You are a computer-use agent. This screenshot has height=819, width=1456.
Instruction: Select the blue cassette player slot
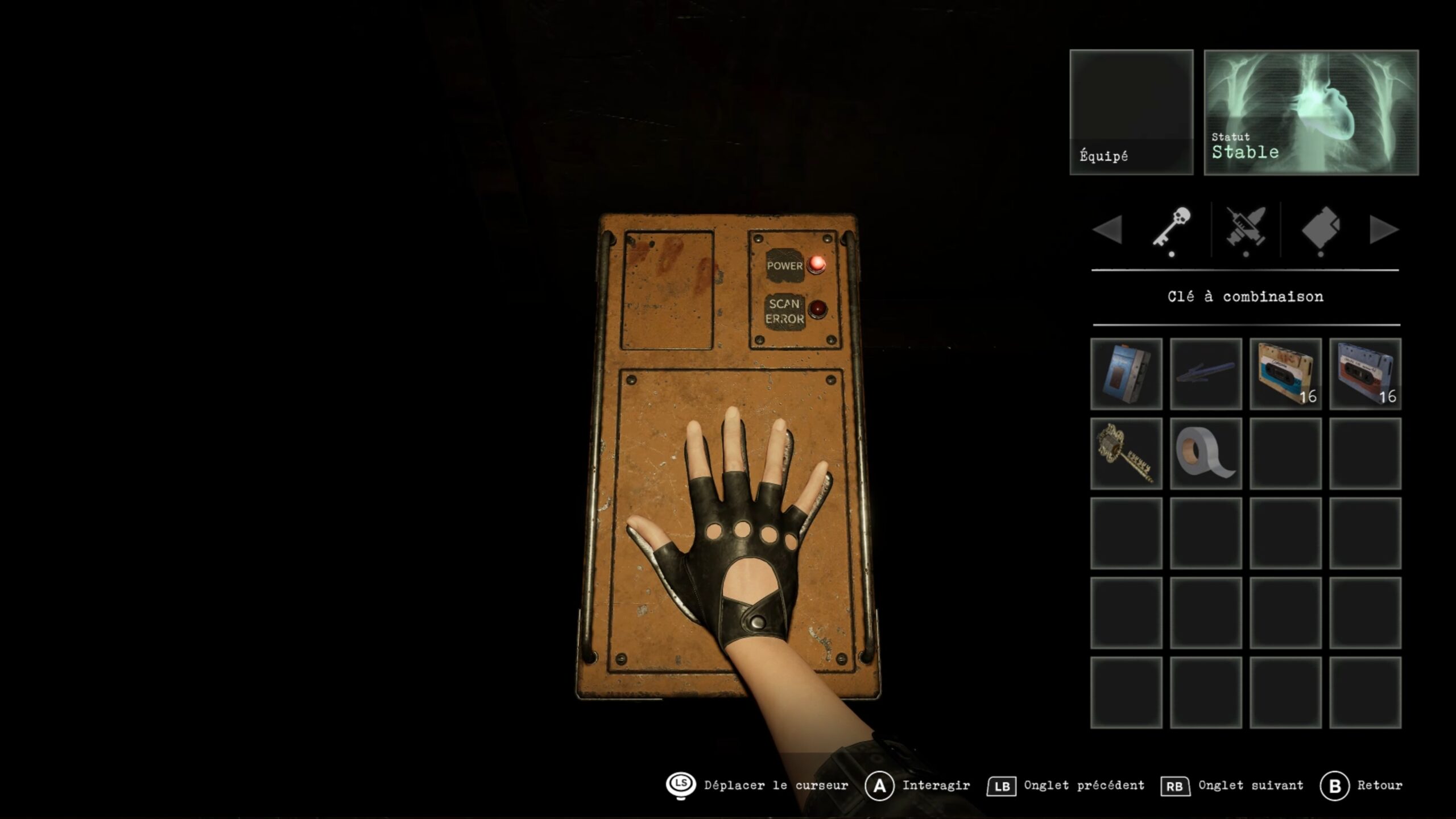click(x=1126, y=374)
